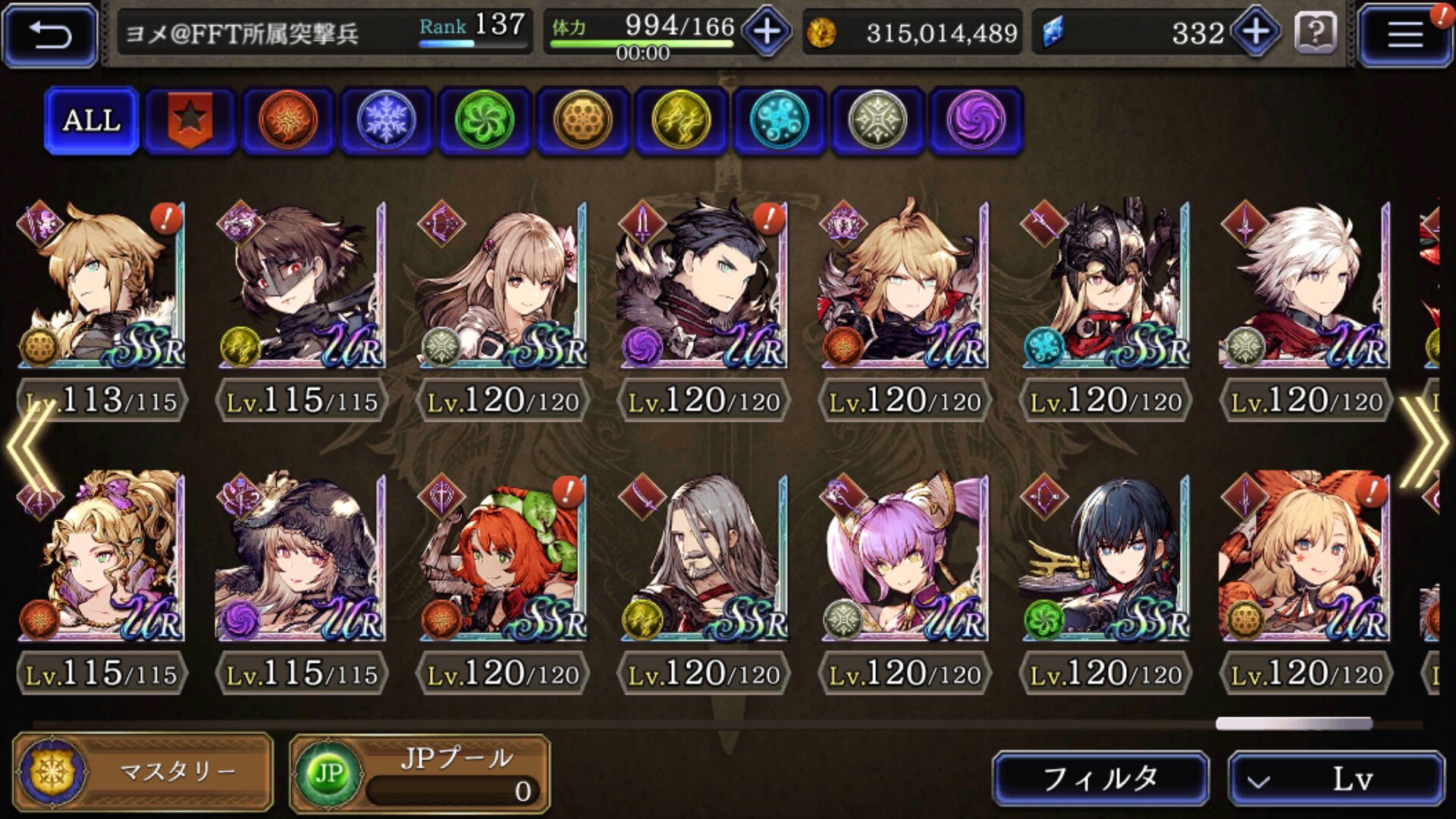Filter units by fire element
The height and width of the screenshot is (819, 1456).
point(287,120)
